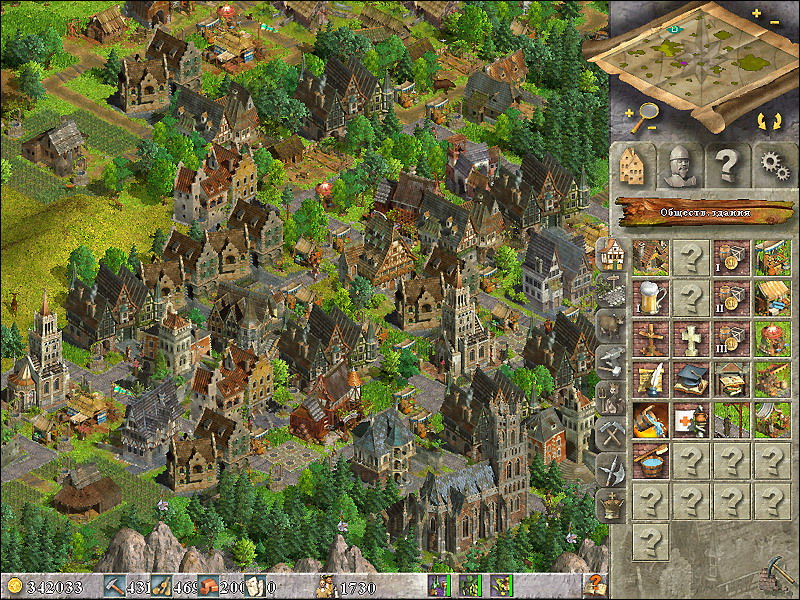Switch to the knight bust tab
The width and height of the screenshot is (800, 600).
(x=680, y=165)
